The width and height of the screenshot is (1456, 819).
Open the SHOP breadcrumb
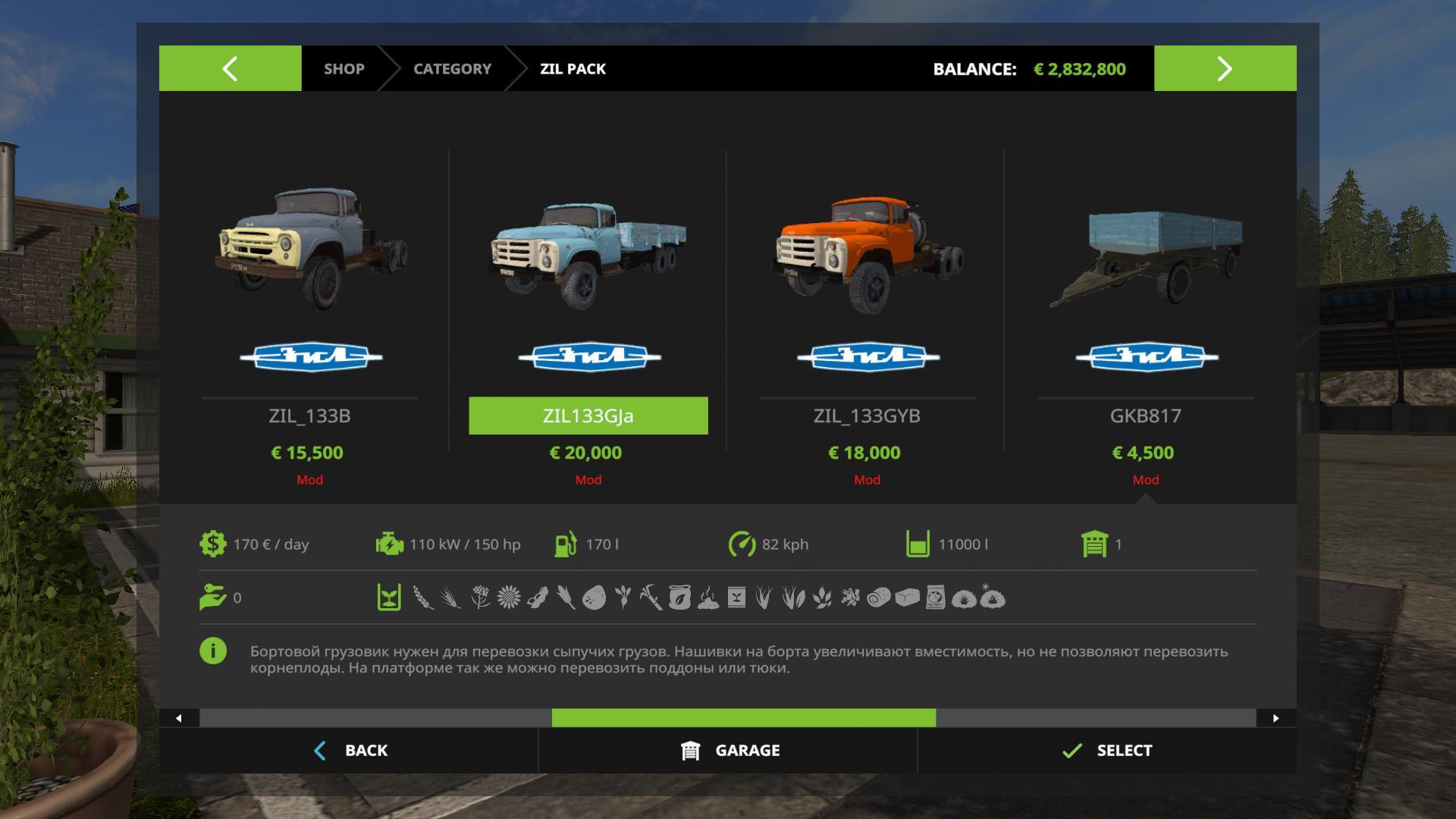[344, 68]
